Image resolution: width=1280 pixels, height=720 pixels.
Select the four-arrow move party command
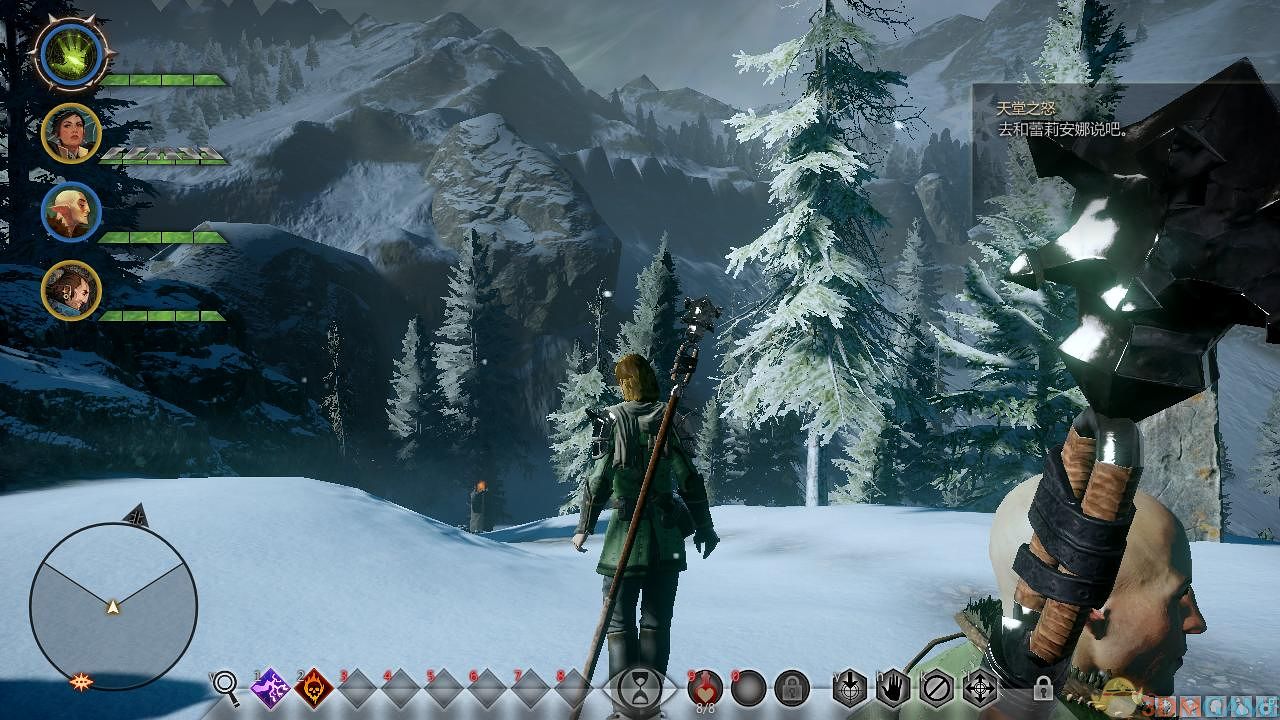click(979, 688)
